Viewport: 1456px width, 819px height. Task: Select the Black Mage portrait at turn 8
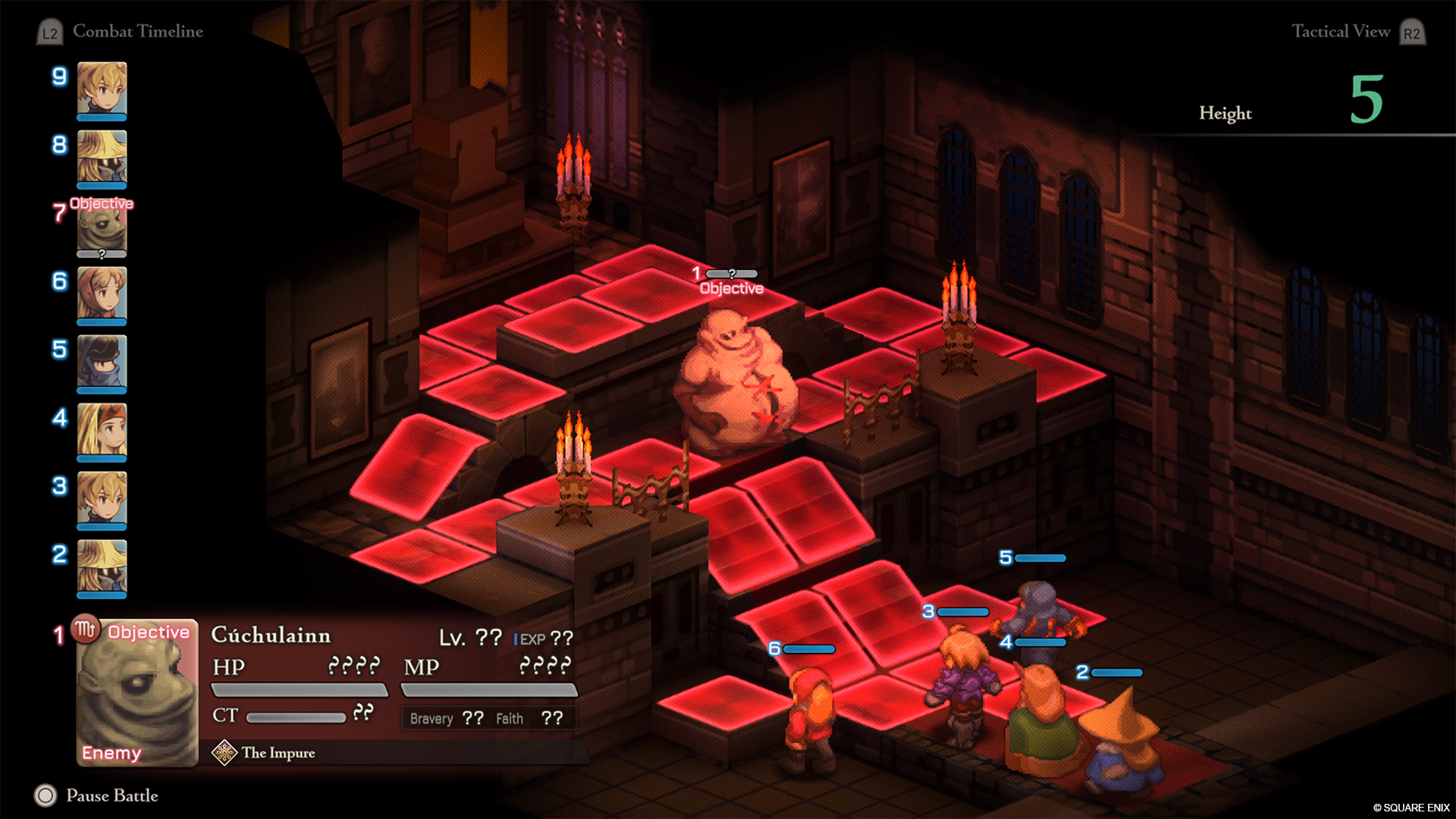coord(102,158)
